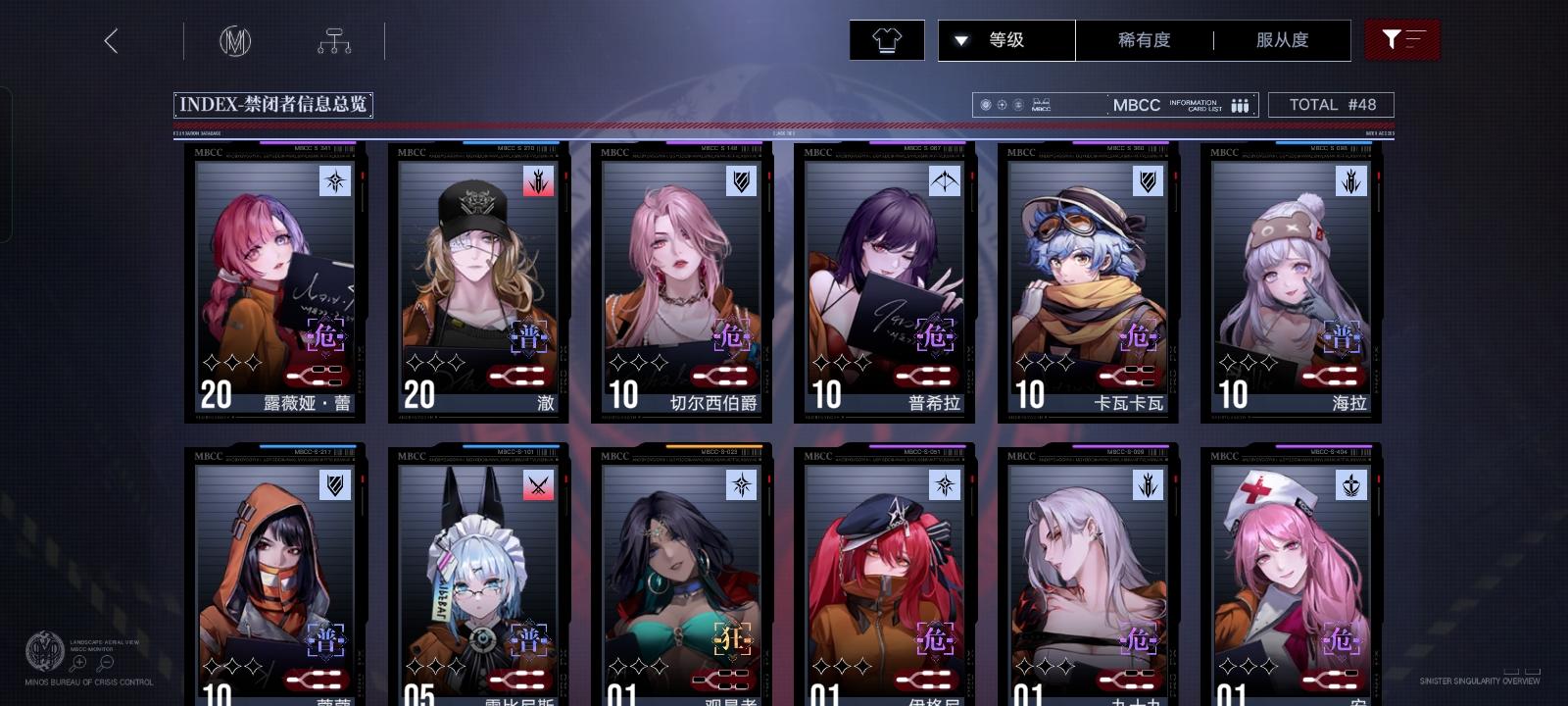Click the shield class icon on 切尔西伯爵's card
The height and width of the screenshot is (706, 1568).
(742, 182)
